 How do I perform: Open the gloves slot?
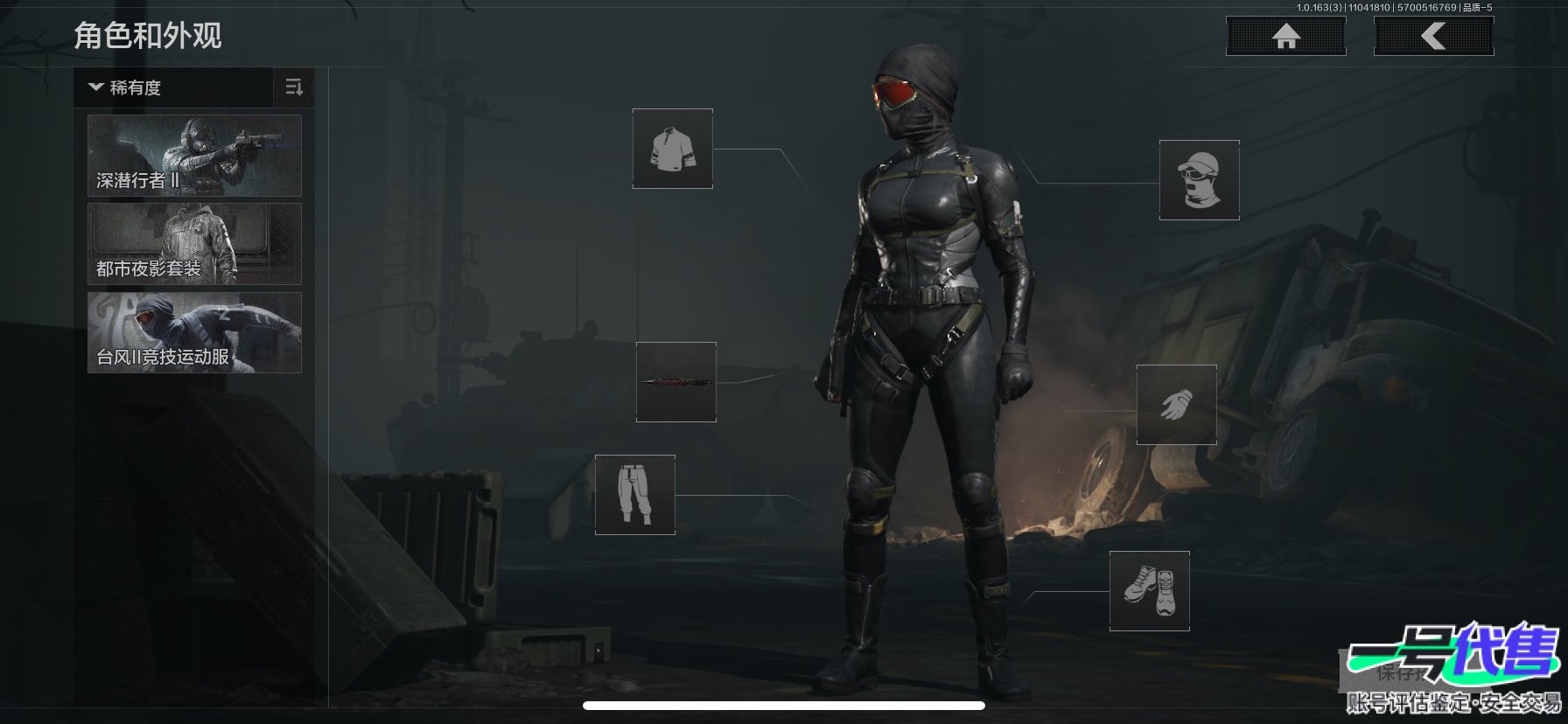click(1176, 405)
